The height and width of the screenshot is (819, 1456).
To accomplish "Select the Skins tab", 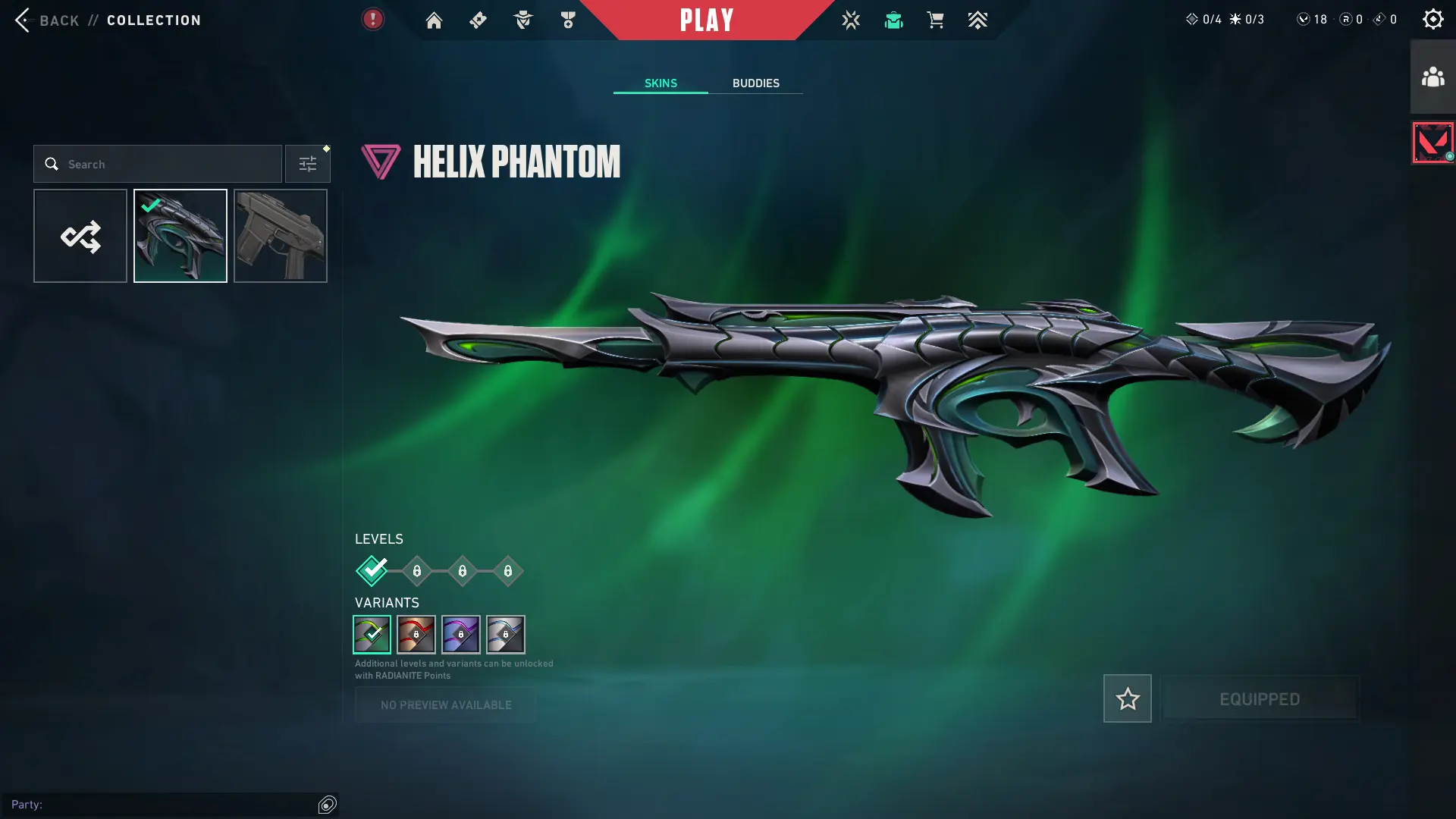I will point(661,83).
